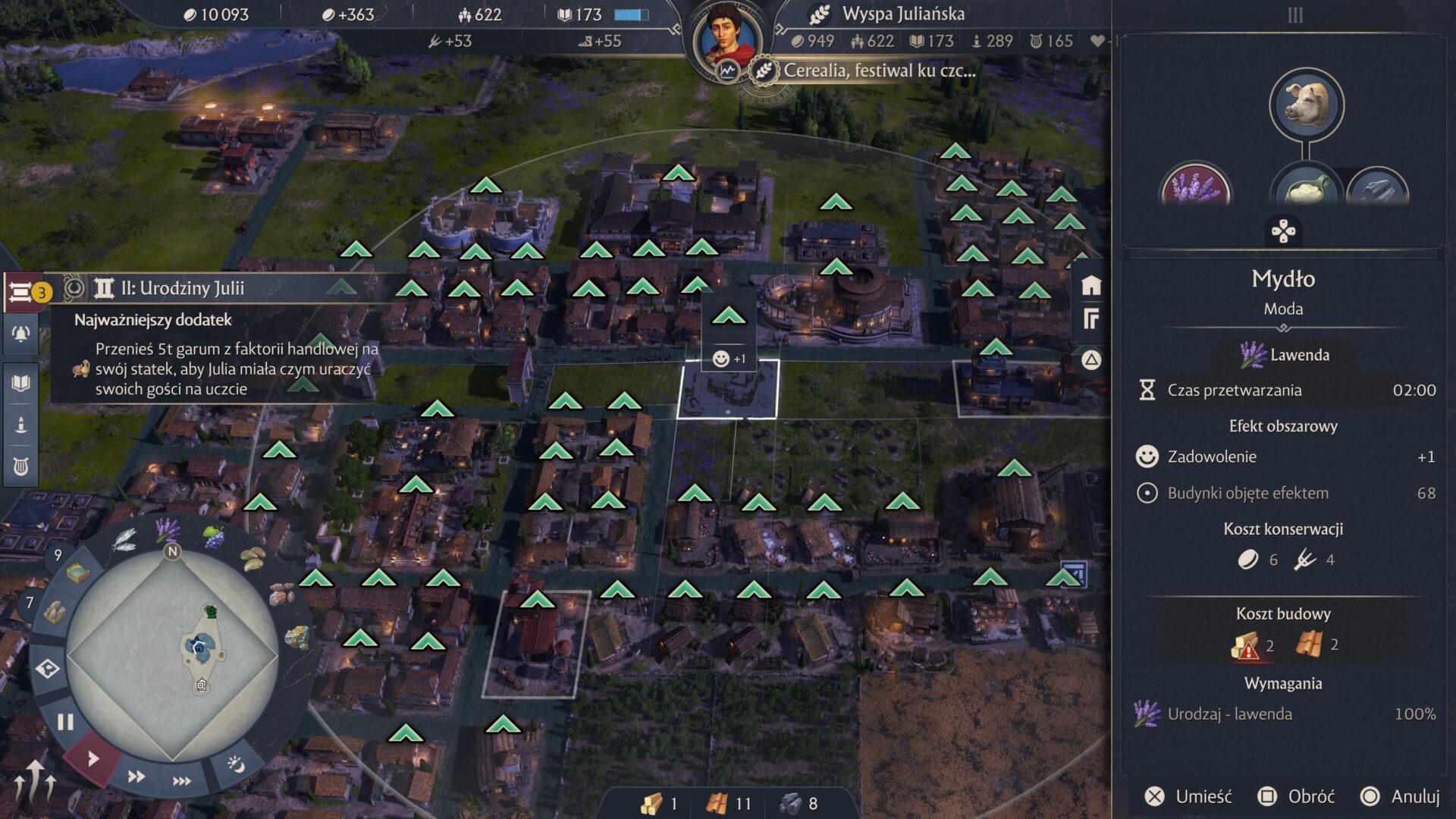1456x819 pixels.
Task: Open the lyre icon in left sidebar
Action: tap(20, 466)
